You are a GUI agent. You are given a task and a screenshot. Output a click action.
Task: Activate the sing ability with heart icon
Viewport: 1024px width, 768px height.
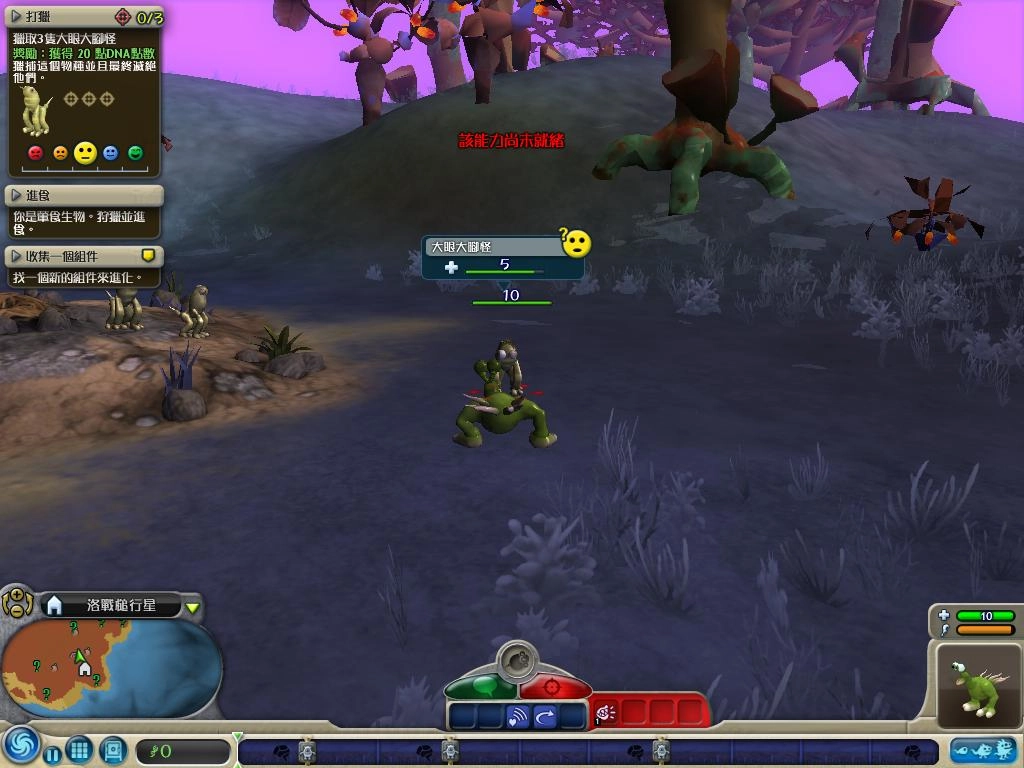517,716
